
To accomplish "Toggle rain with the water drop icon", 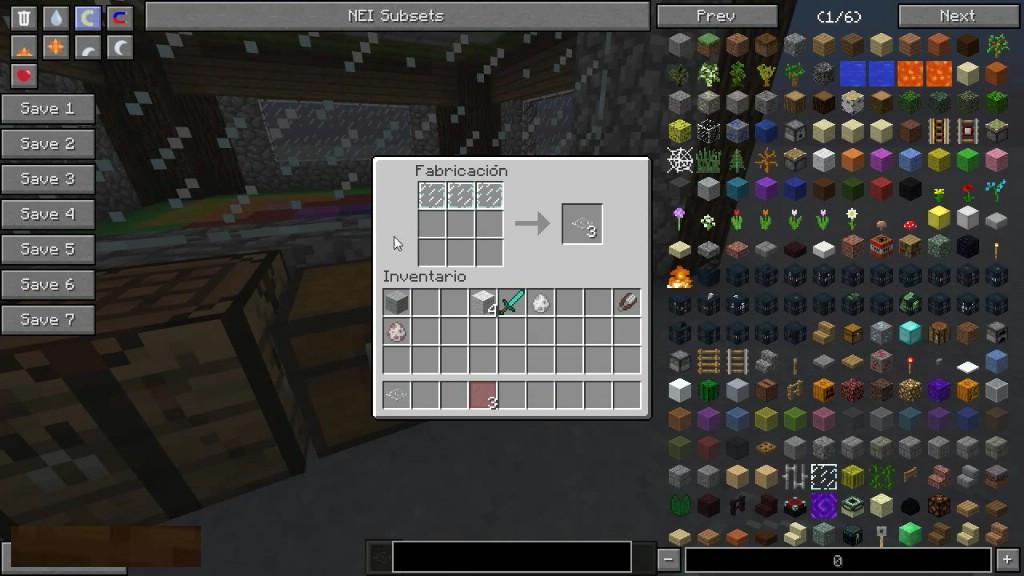I will coord(56,18).
